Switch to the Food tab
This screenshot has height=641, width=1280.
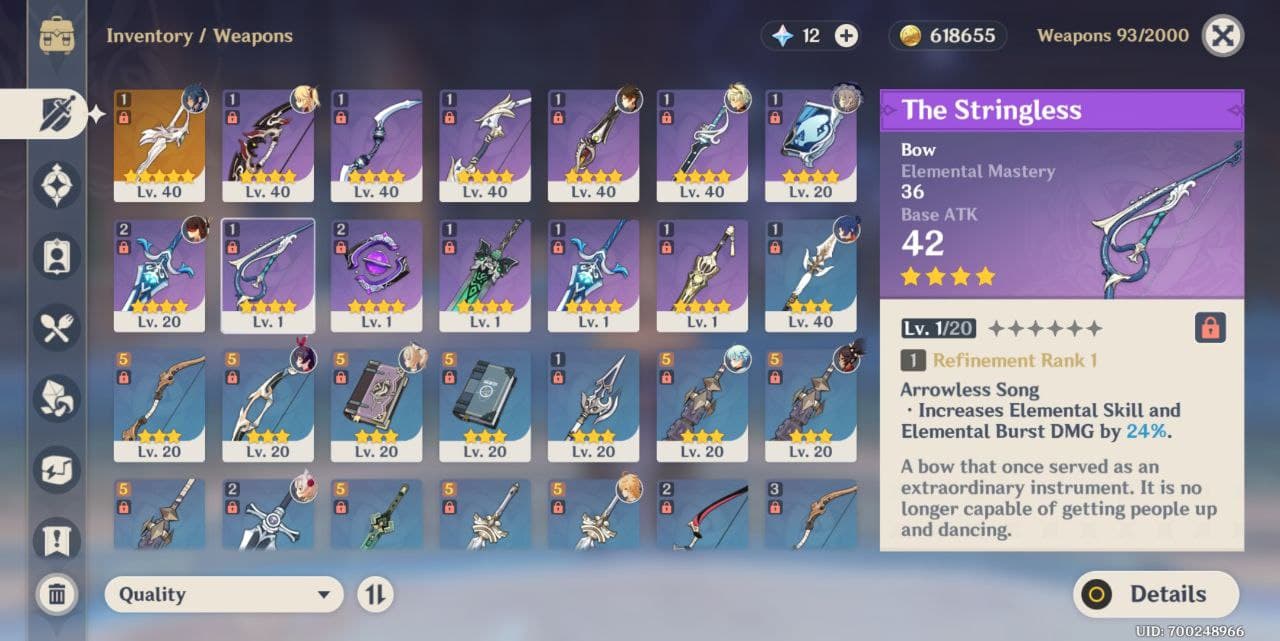pyautogui.click(x=56, y=327)
